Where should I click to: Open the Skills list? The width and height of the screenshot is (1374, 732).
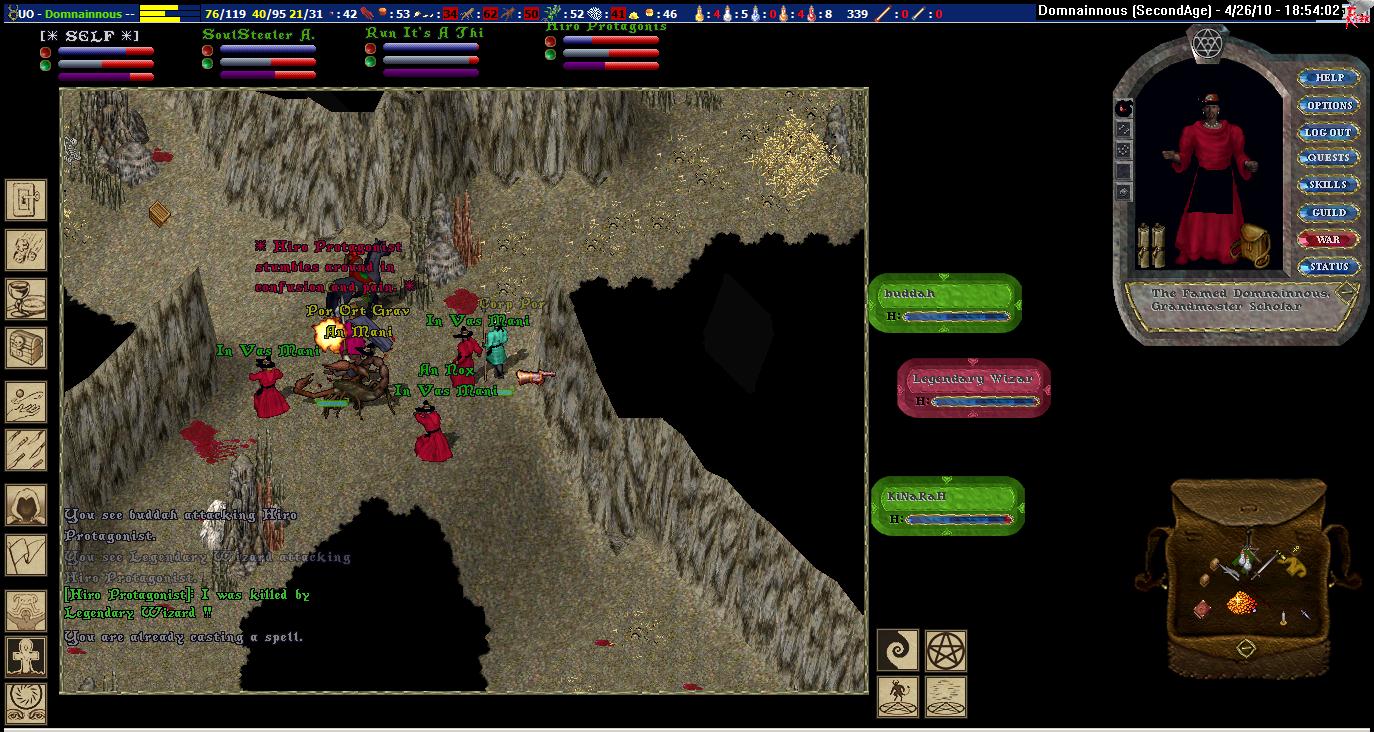coord(1329,185)
